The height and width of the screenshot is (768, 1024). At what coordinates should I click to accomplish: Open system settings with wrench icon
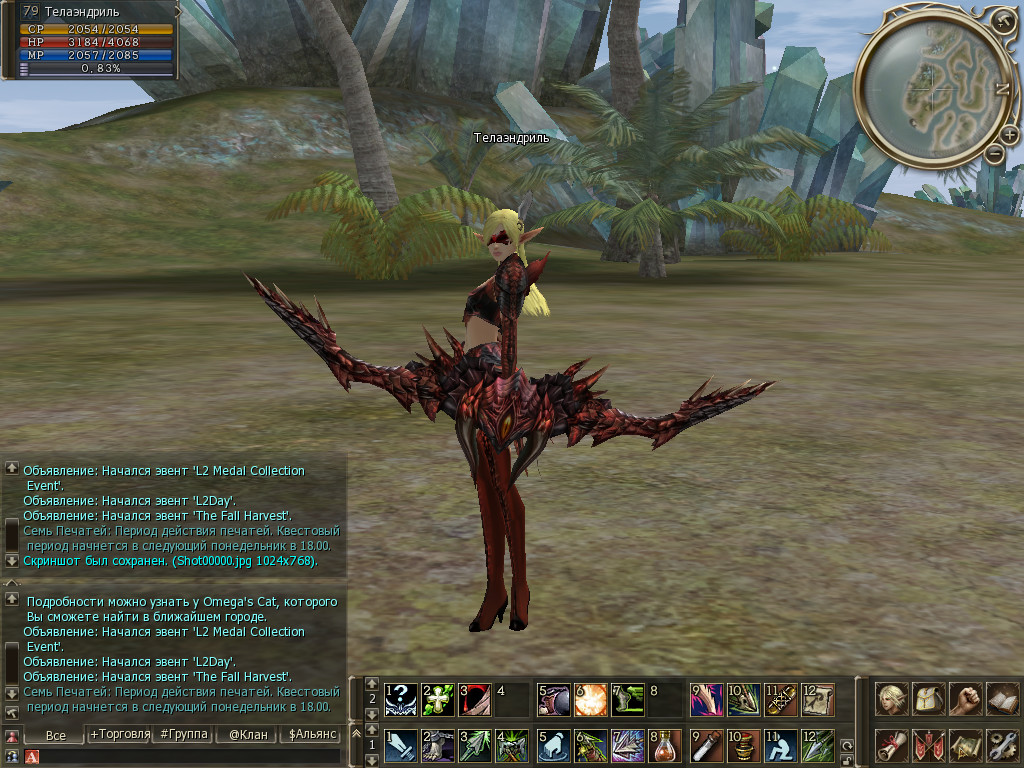pos(1002,745)
